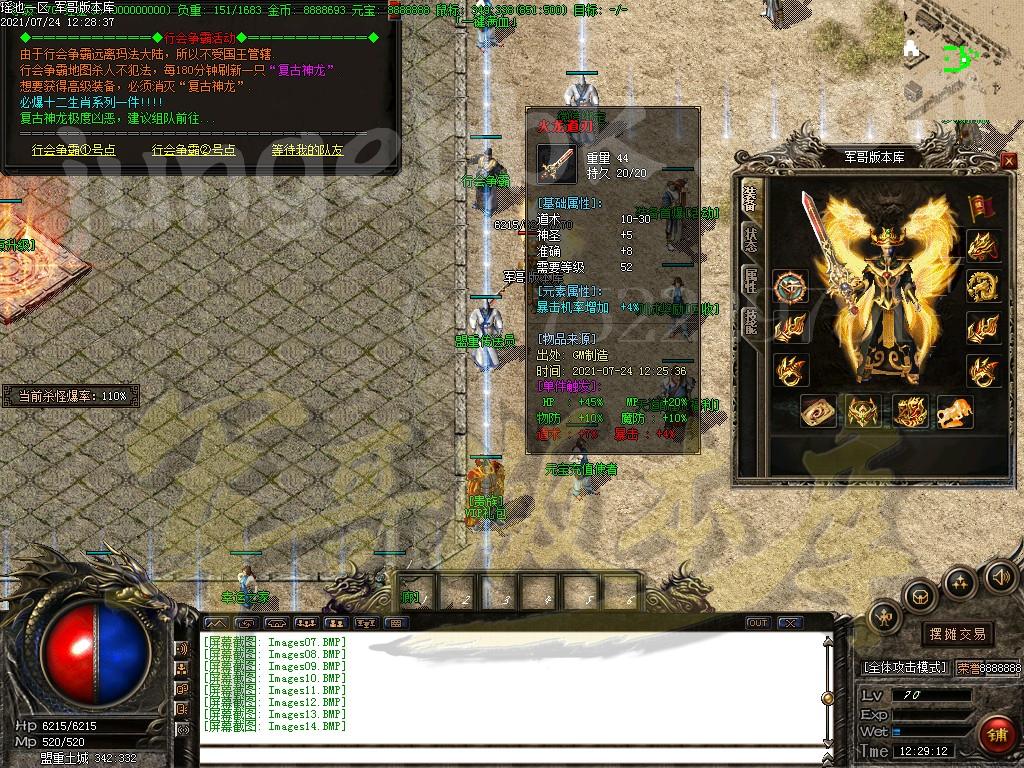Viewport: 1024px width, 768px height.
Task: Toggle the 全体攻击模式 attack mode
Action: [x=904, y=667]
